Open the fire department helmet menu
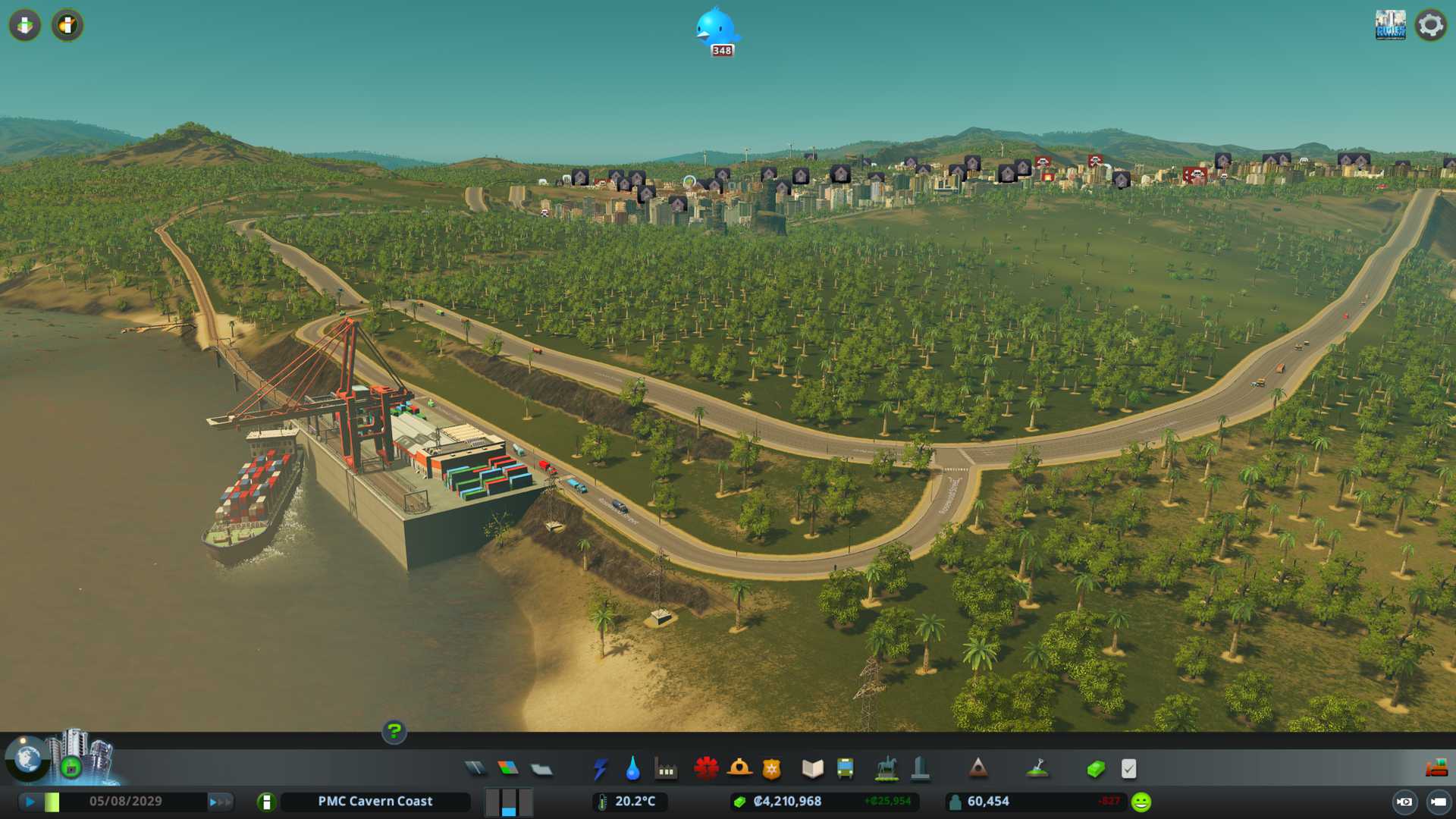 [x=739, y=769]
